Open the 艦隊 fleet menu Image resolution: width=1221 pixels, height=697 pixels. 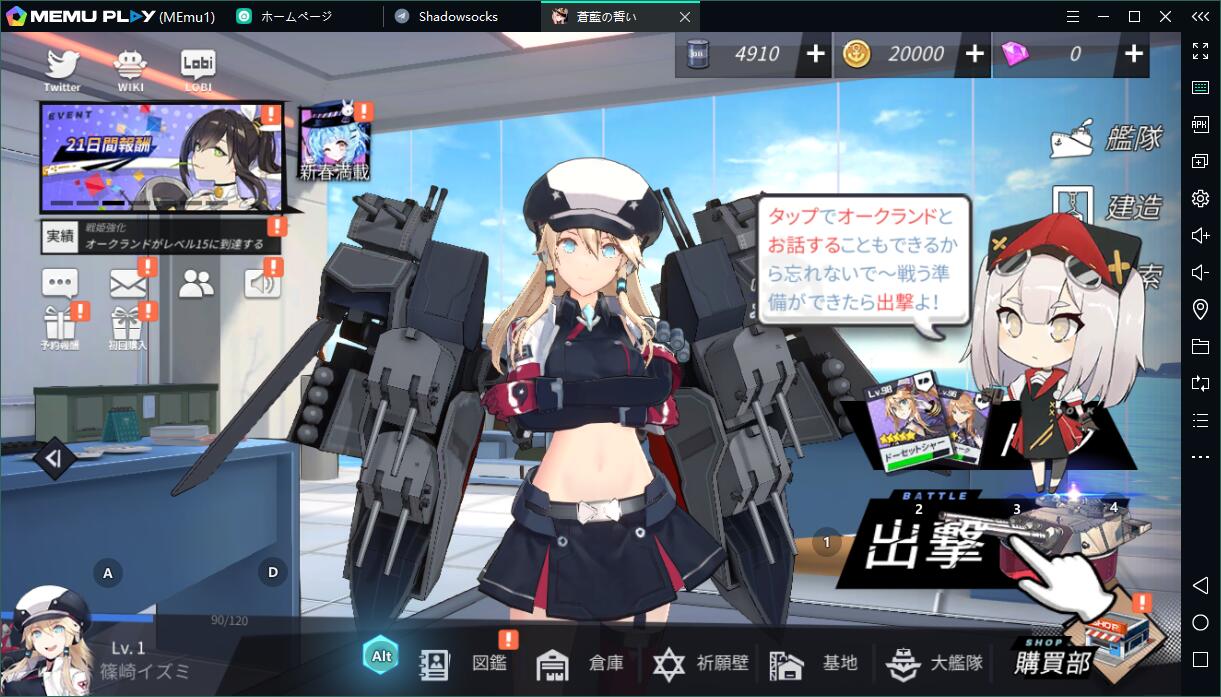tap(1109, 139)
